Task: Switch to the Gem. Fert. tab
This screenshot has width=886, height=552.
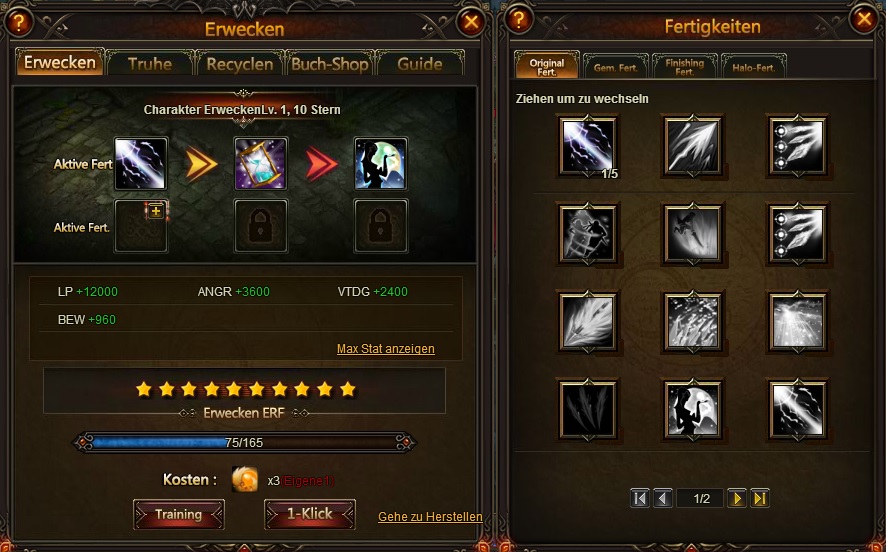Action: [x=616, y=67]
